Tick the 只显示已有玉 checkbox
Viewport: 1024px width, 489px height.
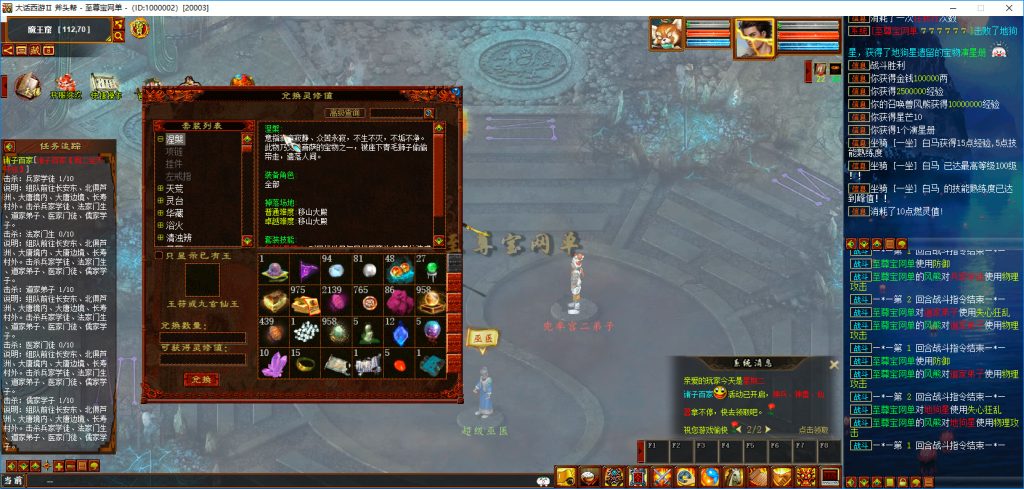coord(158,256)
